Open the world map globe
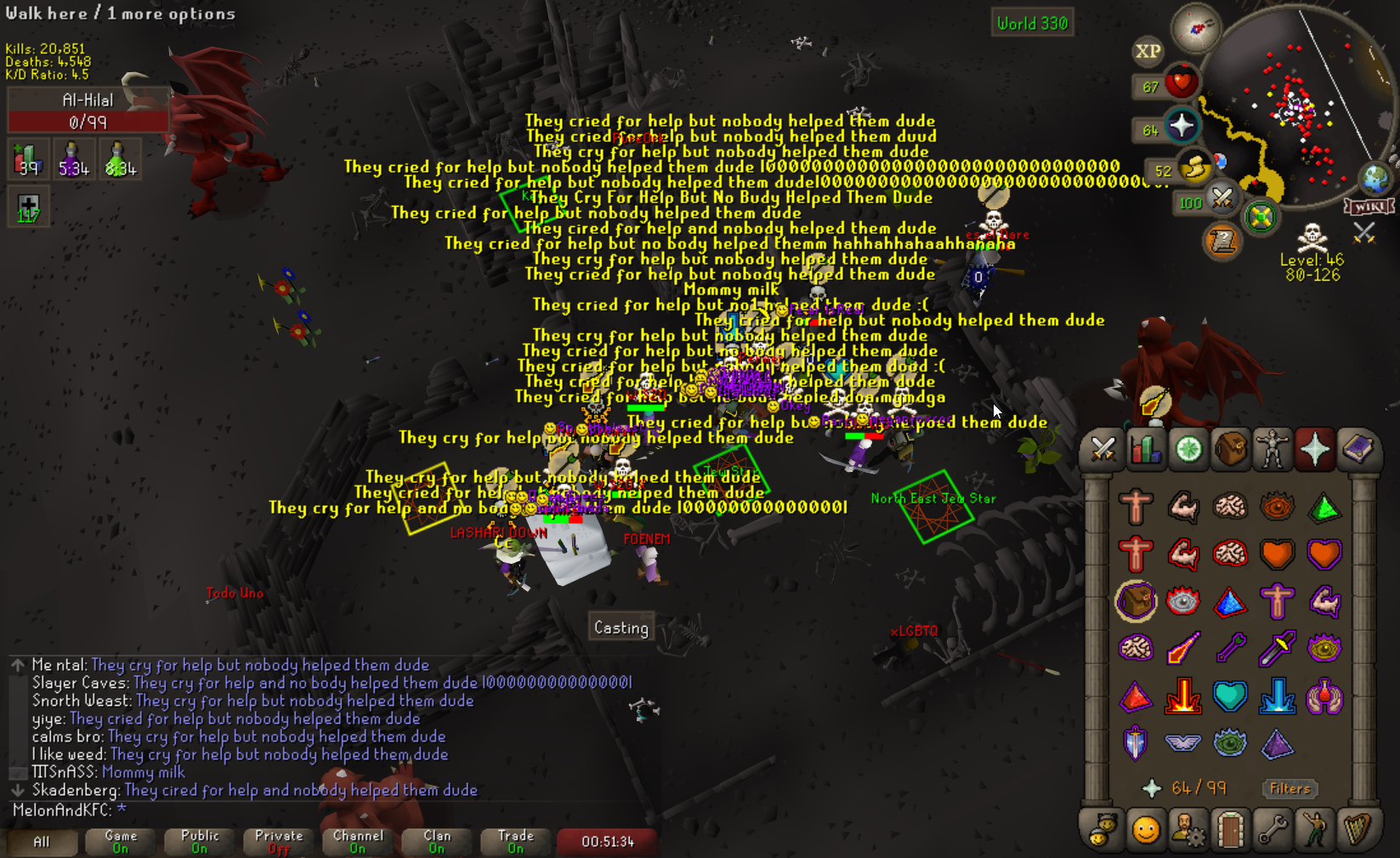This screenshot has width=1400, height=858. [1374, 178]
